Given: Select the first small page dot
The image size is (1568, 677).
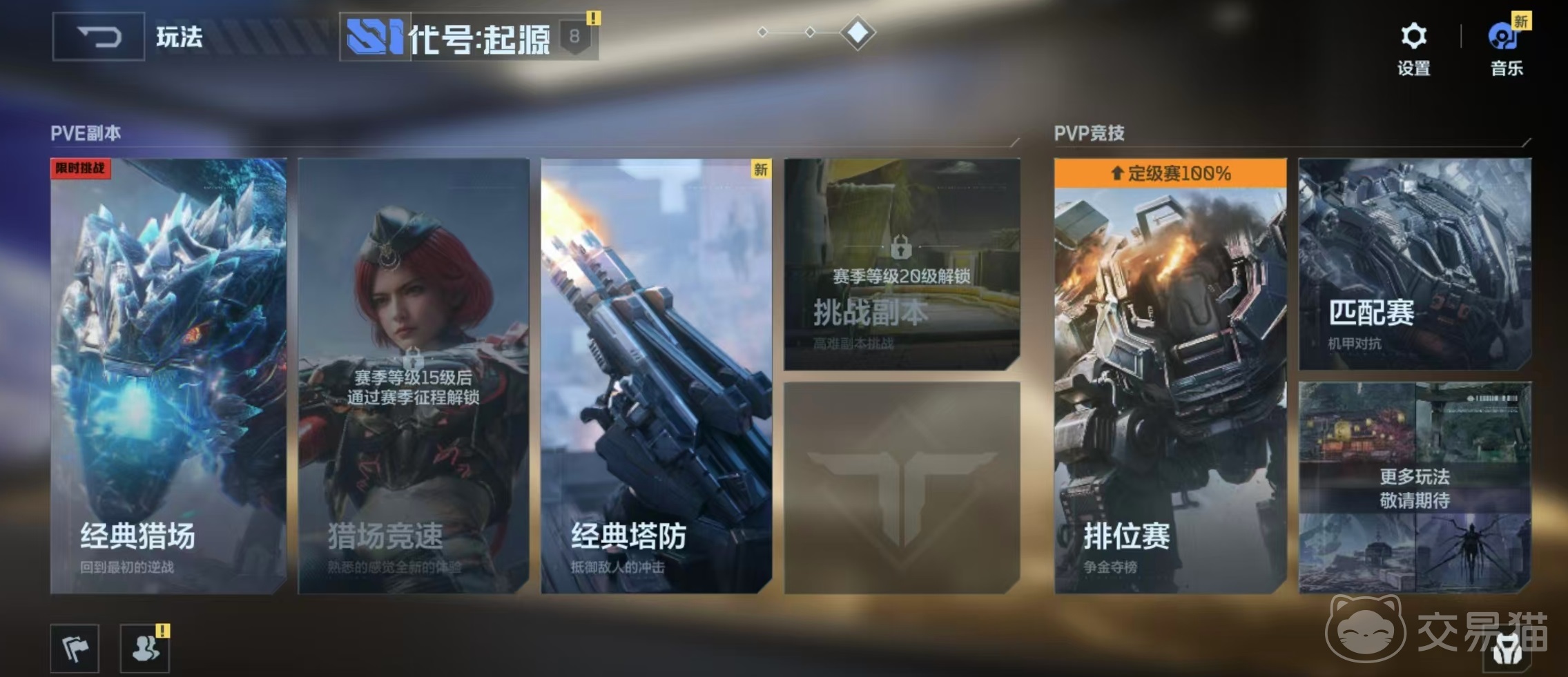Looking at the screenshot, I should pos(764,31).
